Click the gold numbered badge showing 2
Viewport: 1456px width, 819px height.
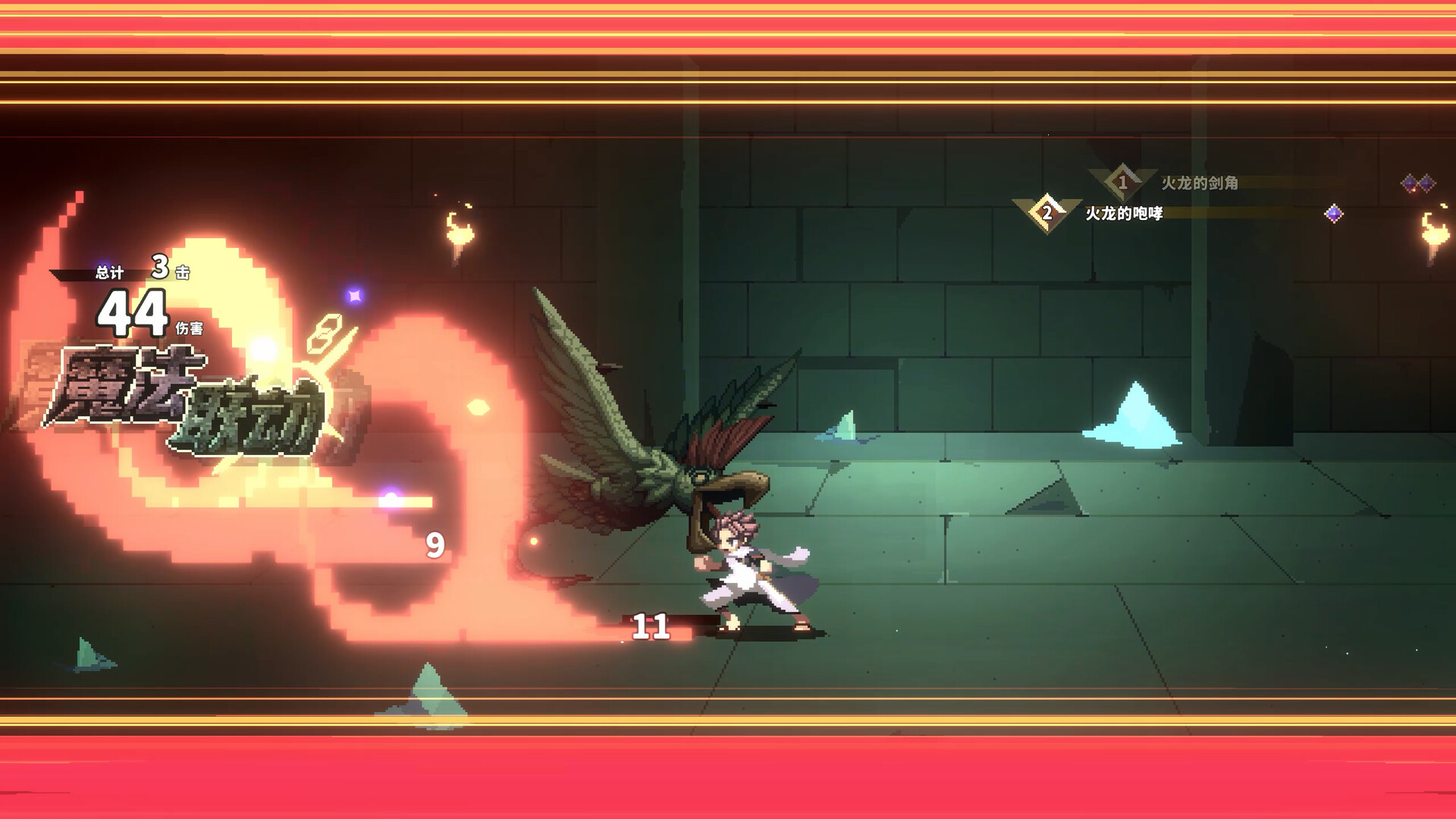(x=1049, y=212)
